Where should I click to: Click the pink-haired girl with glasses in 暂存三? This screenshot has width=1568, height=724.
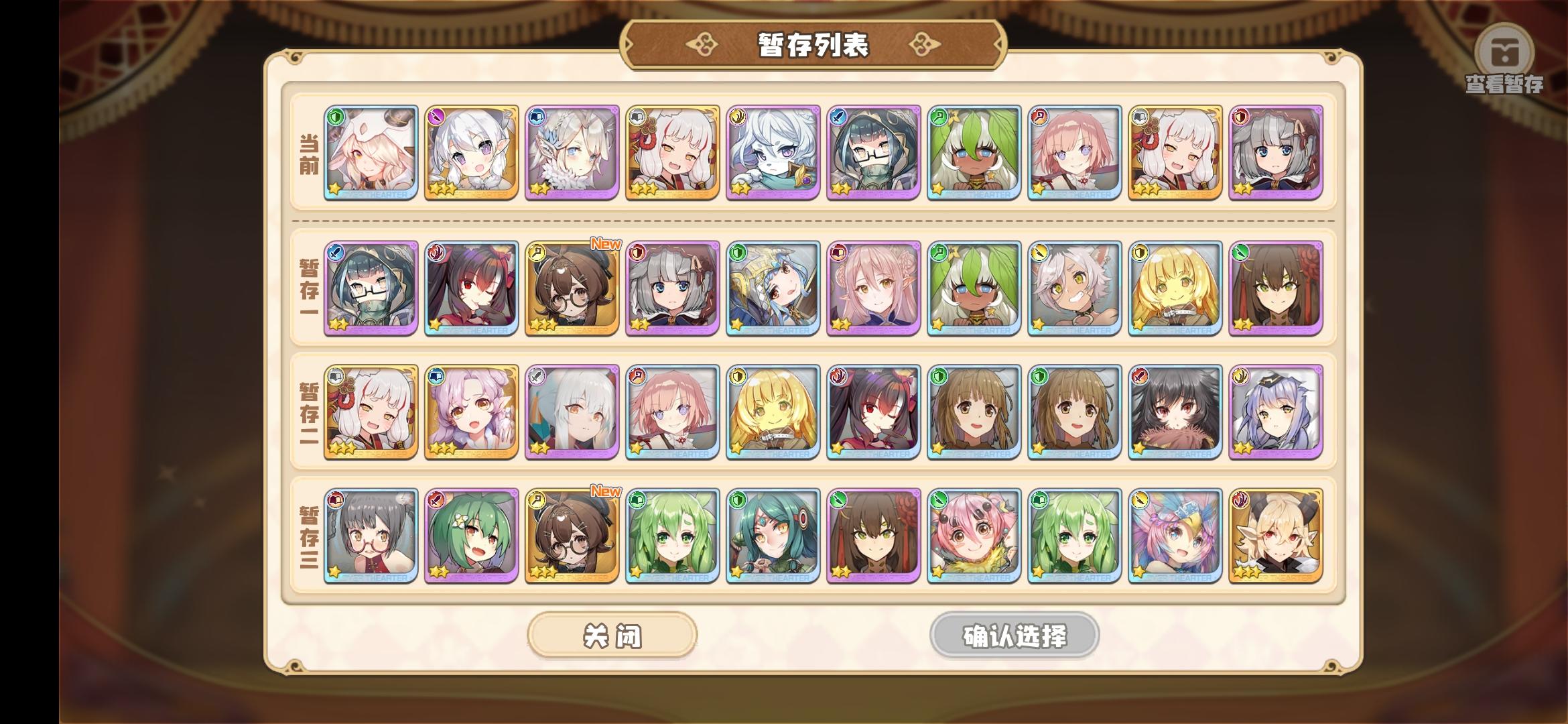click(371, 533)
